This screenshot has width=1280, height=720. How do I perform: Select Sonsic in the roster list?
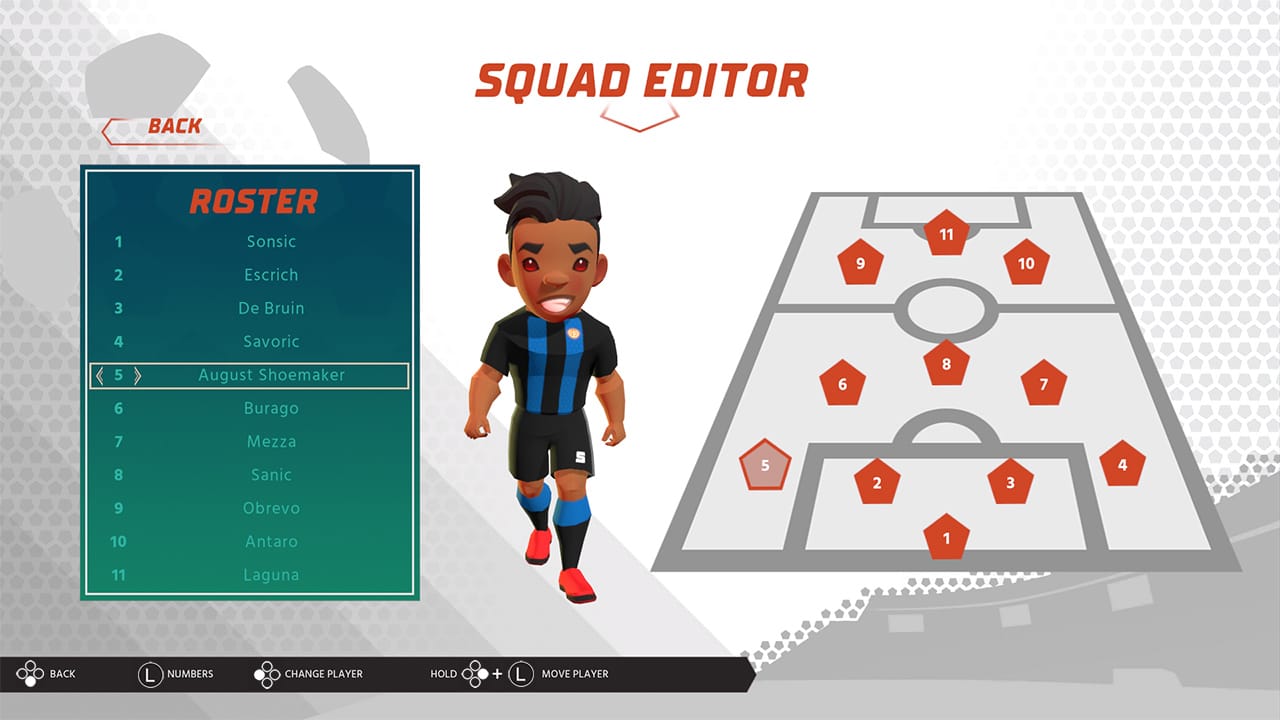pyautogui.click(x=272, y=241)
